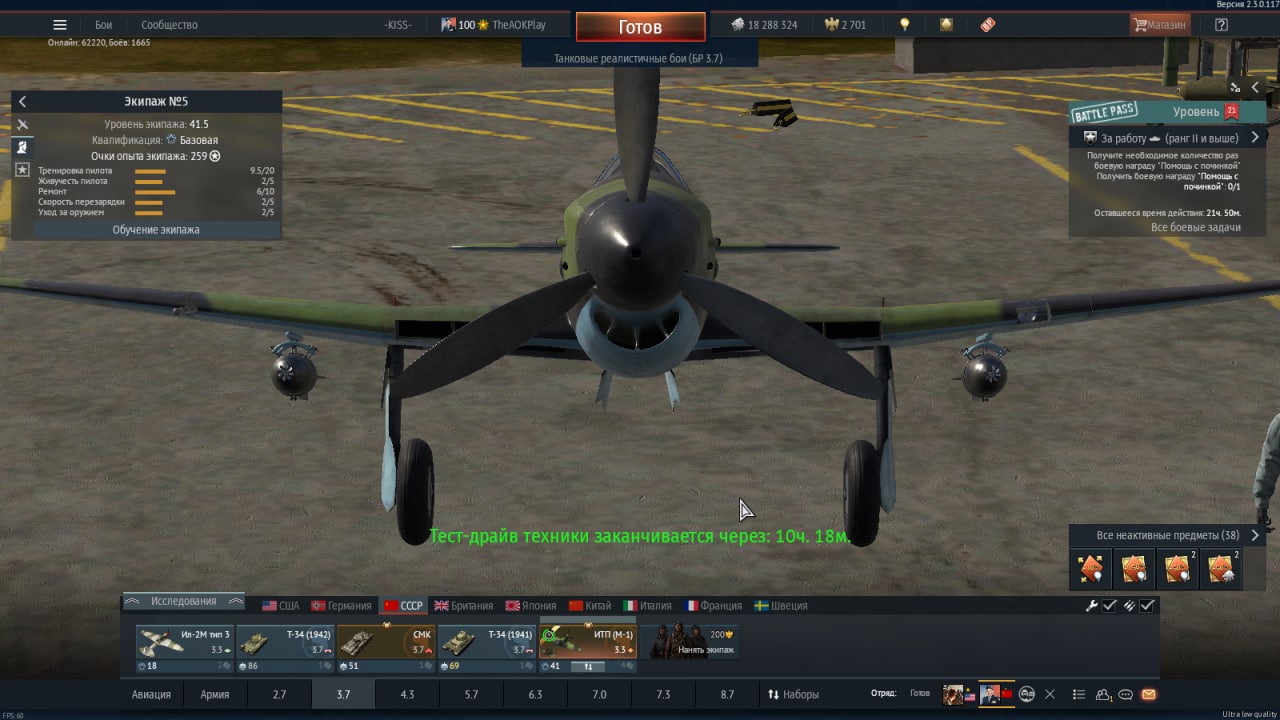The height and width of the screenshot is (720, 1280).
Task: Start Обучение экипажа crew training
Action: click(156, 230)
